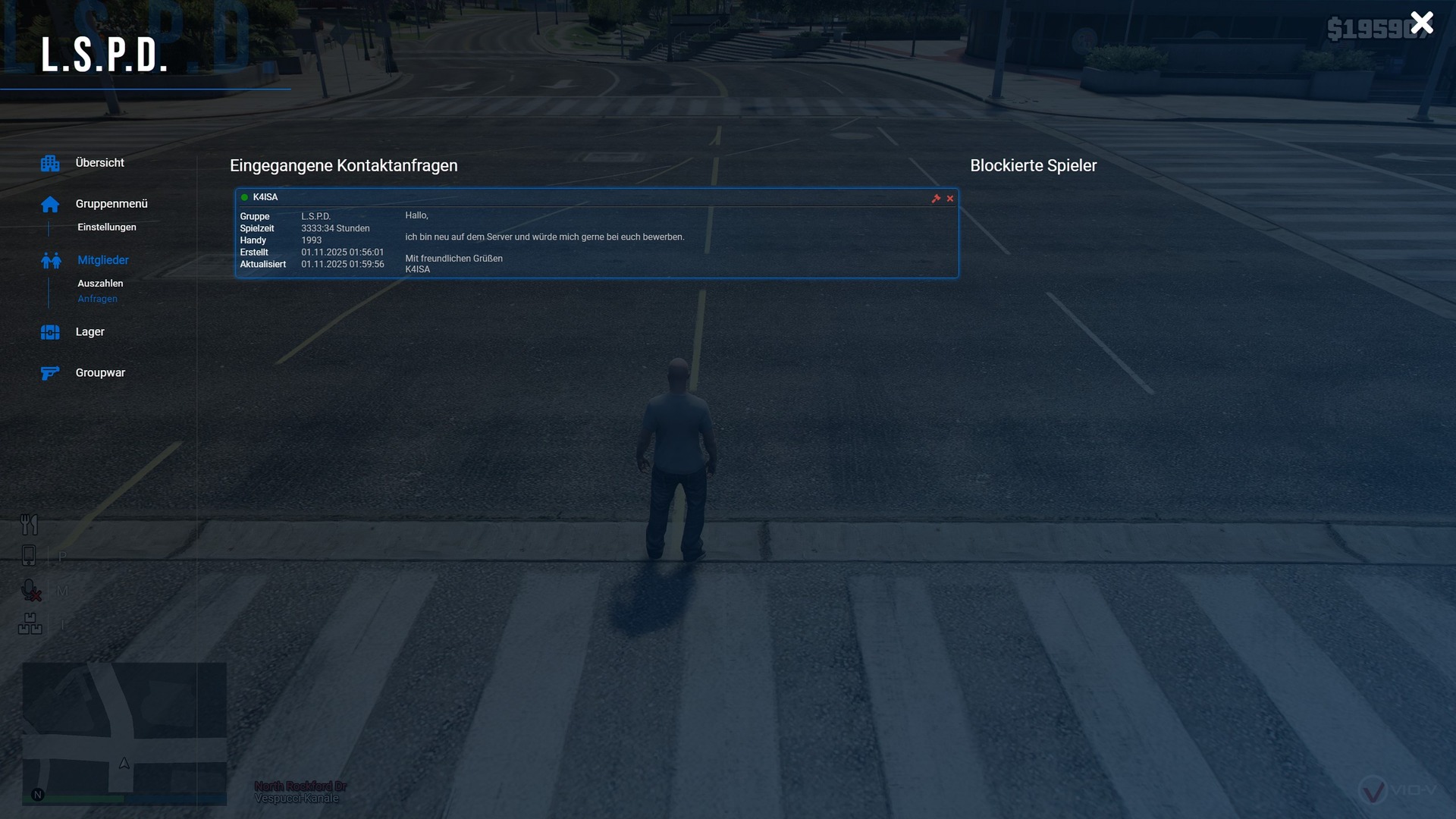The image size is (1456, 819).
Task: Click the minimap in the corner
Action: (x=124, y=733)
